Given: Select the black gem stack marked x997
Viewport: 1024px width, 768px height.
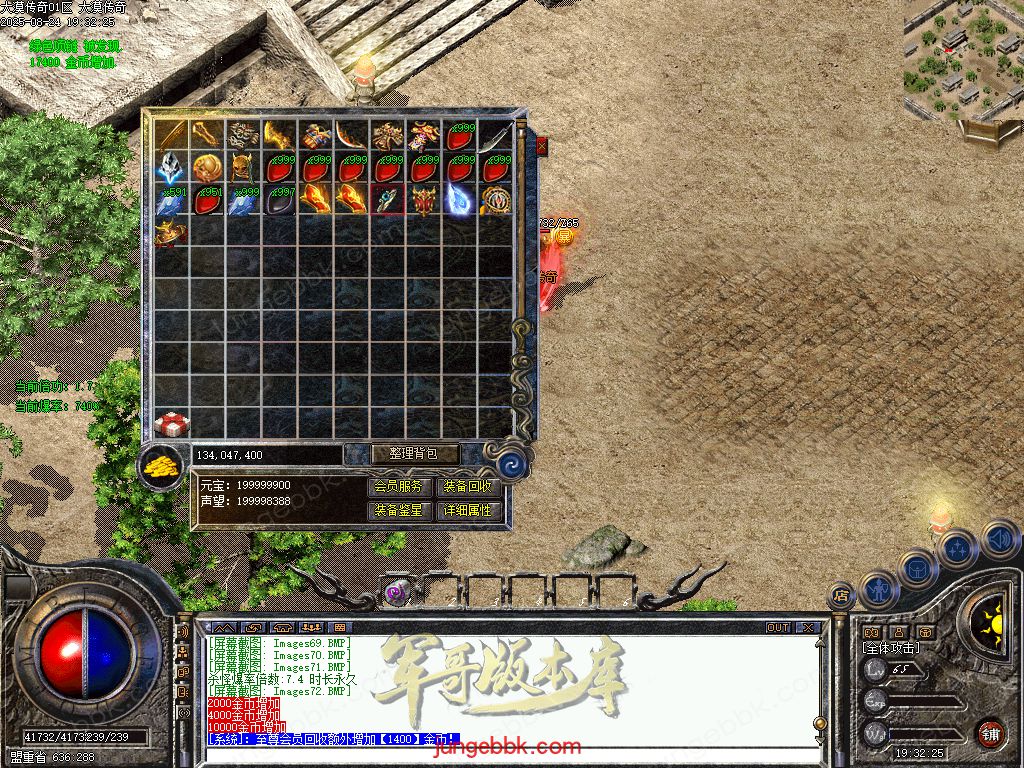Looking at the screenshot, I should [279, 199].
